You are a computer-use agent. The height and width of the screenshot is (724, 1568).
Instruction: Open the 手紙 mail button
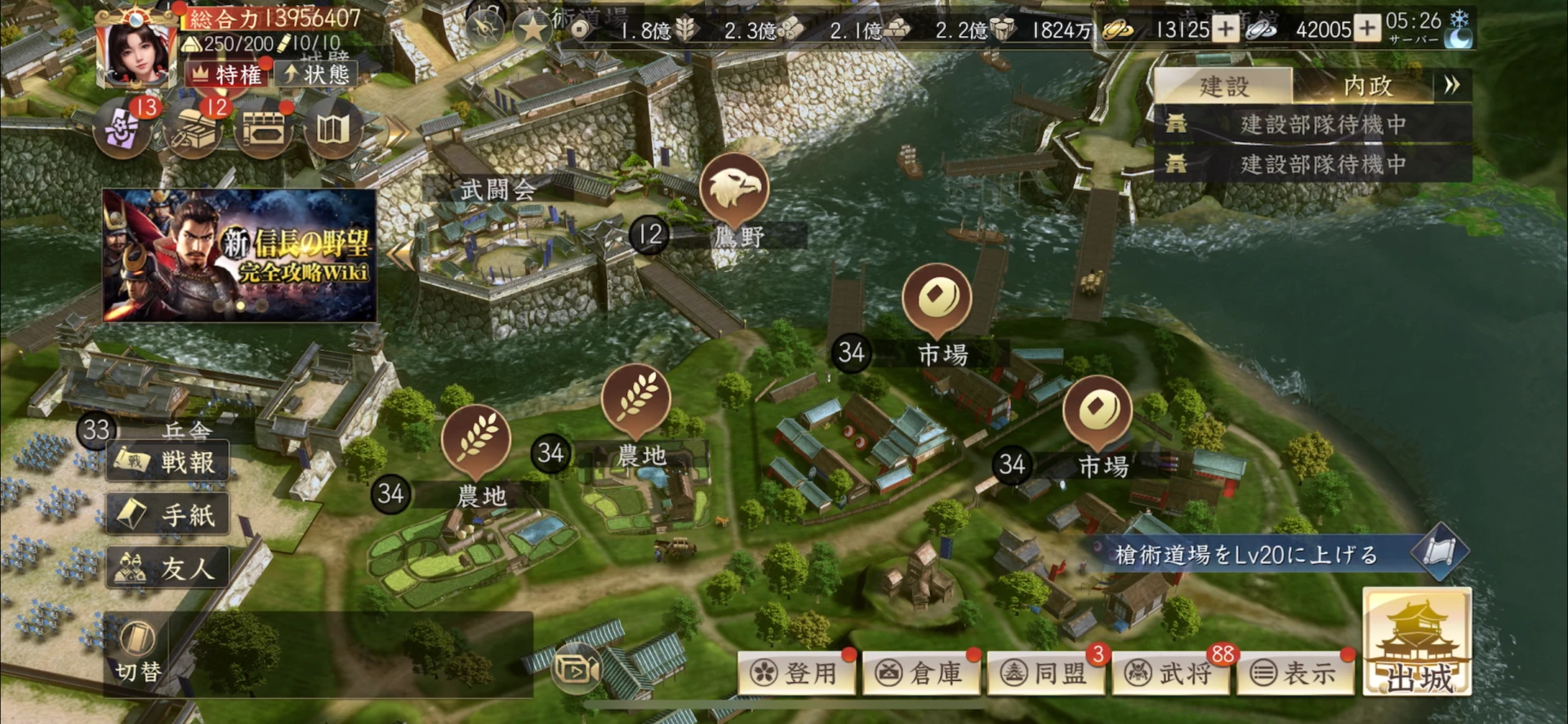tap(168, 514)
